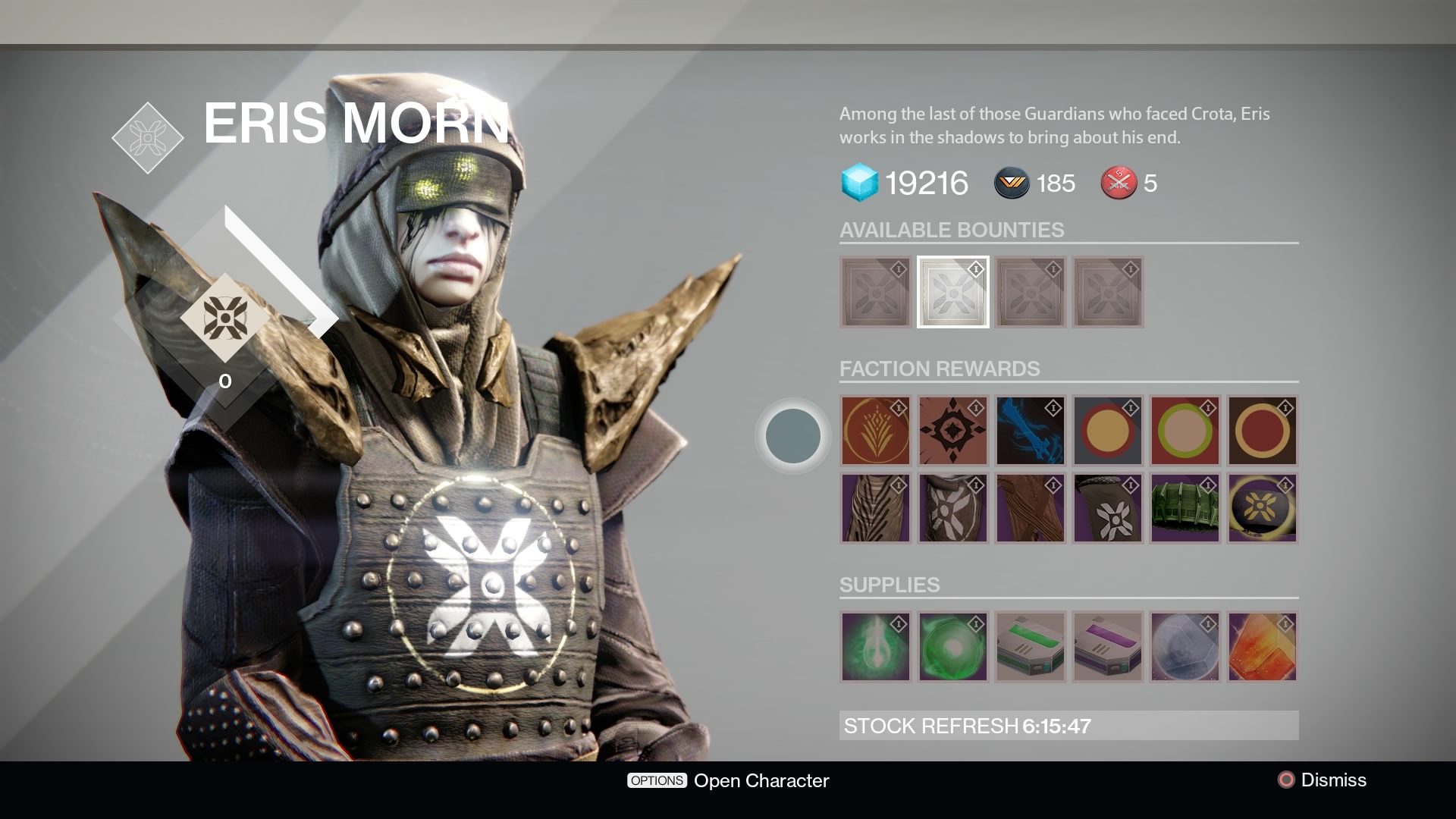Pick the green Hive ship in Faction Rewards
Viewport: 1456px width, 819px height.
pyautogui.click(x=1185, y=508)
